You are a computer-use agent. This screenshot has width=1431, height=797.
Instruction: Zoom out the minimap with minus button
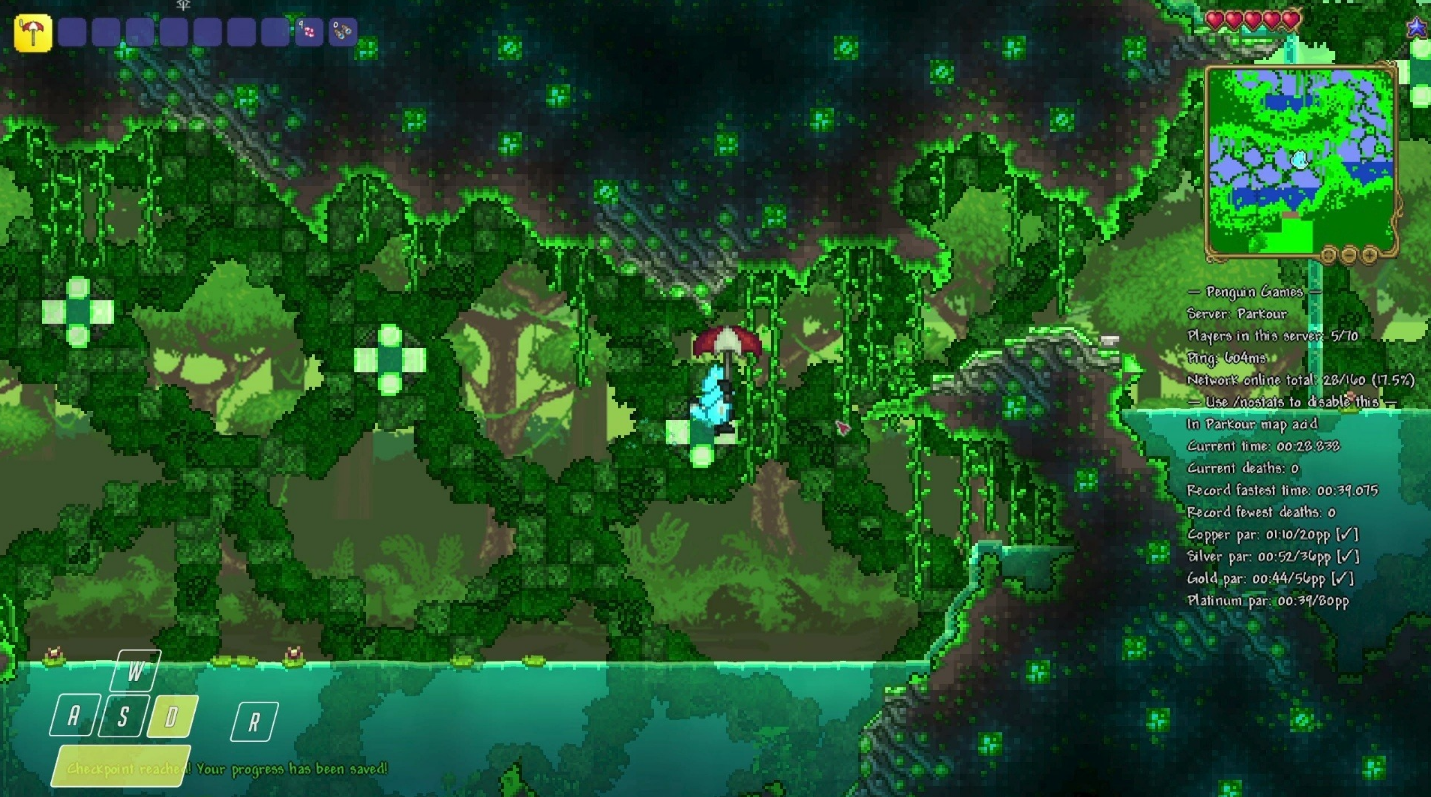click(x=1349, y=255)
